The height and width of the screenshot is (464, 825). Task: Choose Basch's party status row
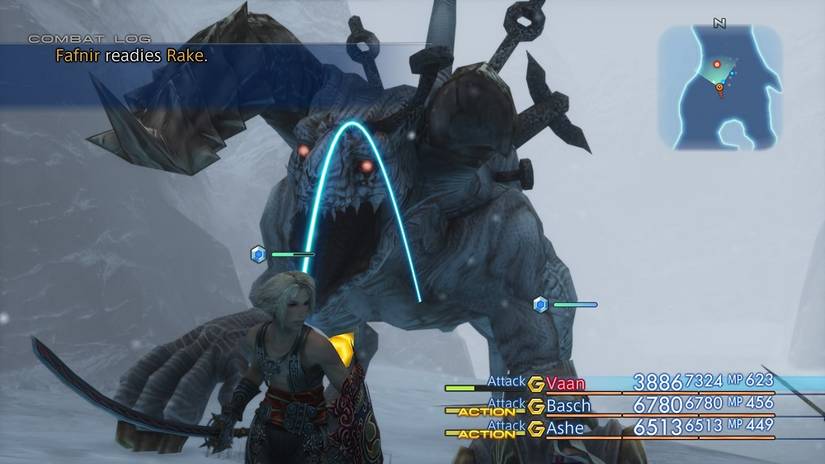[620, 406]
